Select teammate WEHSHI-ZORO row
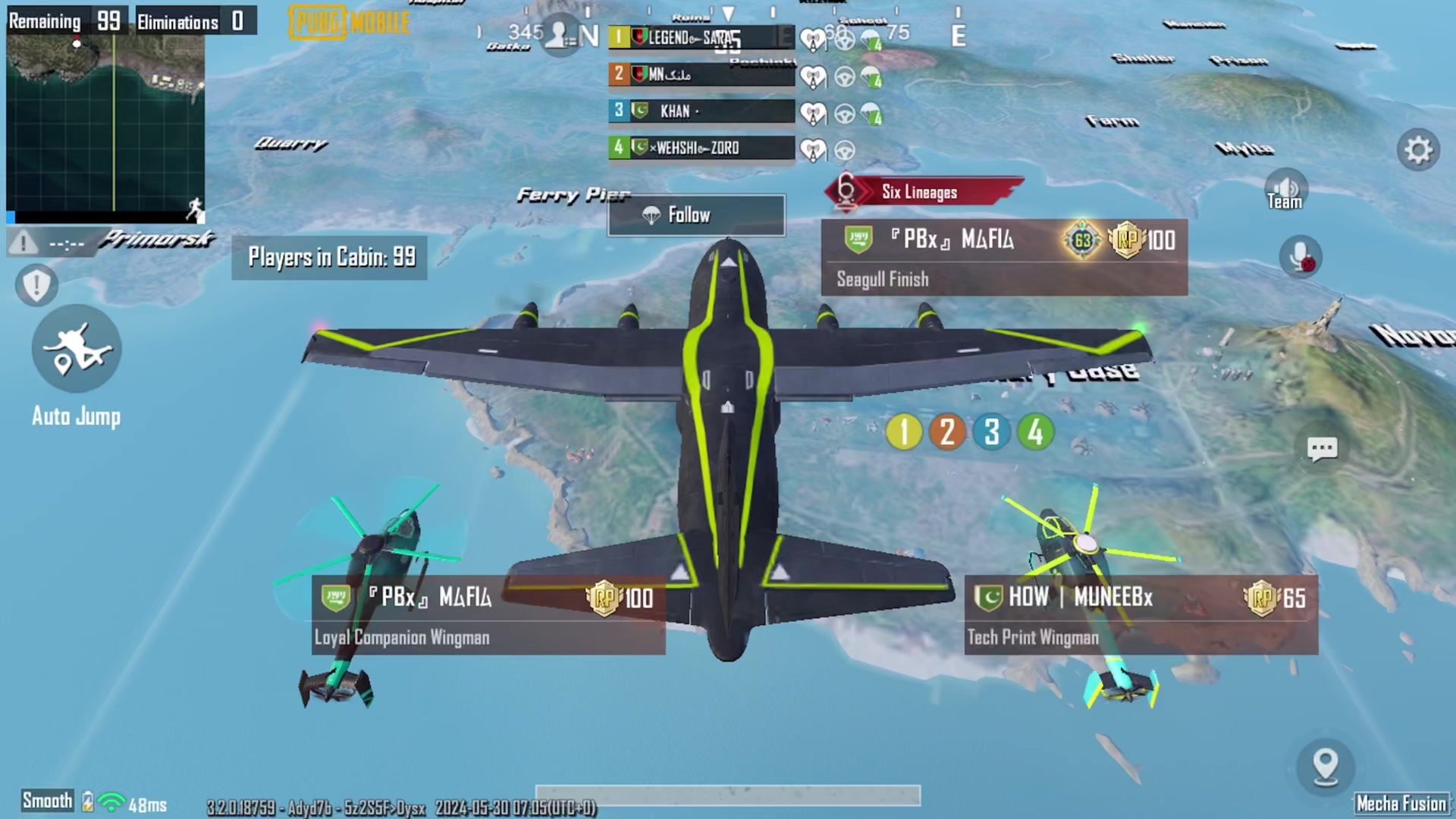Image resolution: width=1456 pixels, height=819 pixels. pos(701,148)
